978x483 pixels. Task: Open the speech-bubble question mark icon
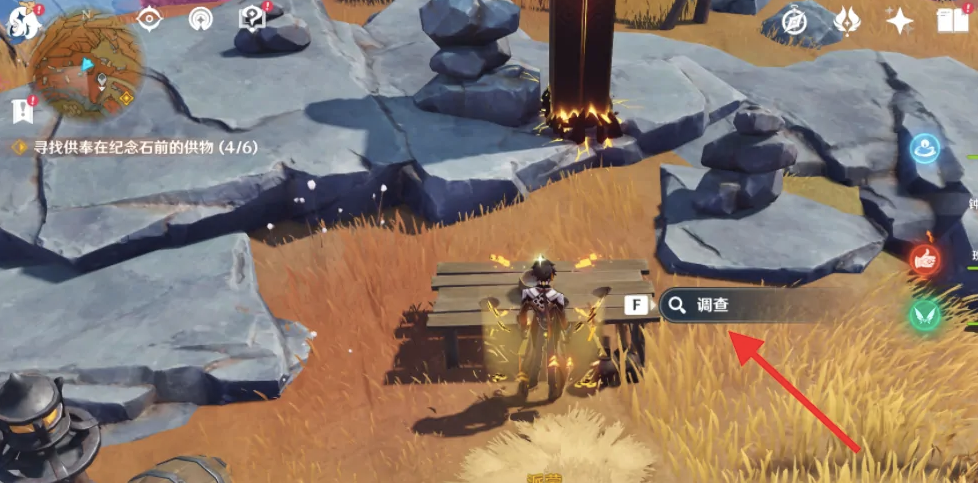click(251, 19)
